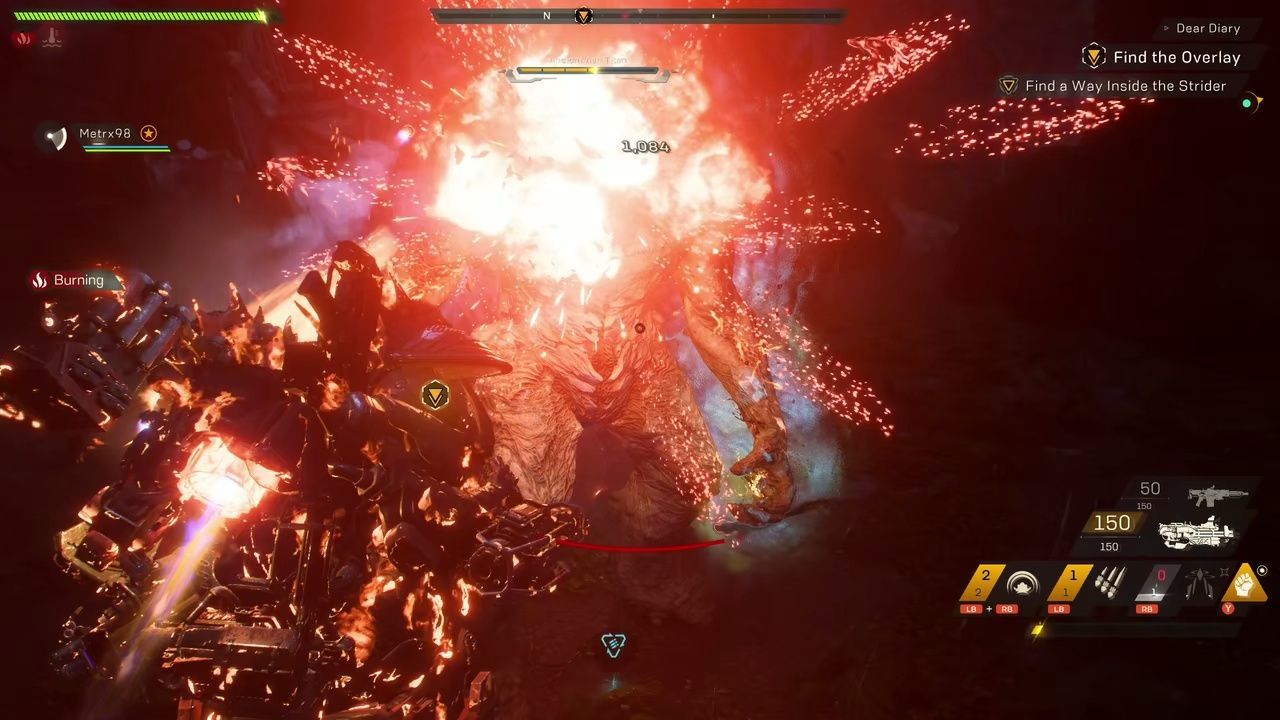1280x720 pixels.
Task: Click the red flame status icon
Action: coord(24,39)
